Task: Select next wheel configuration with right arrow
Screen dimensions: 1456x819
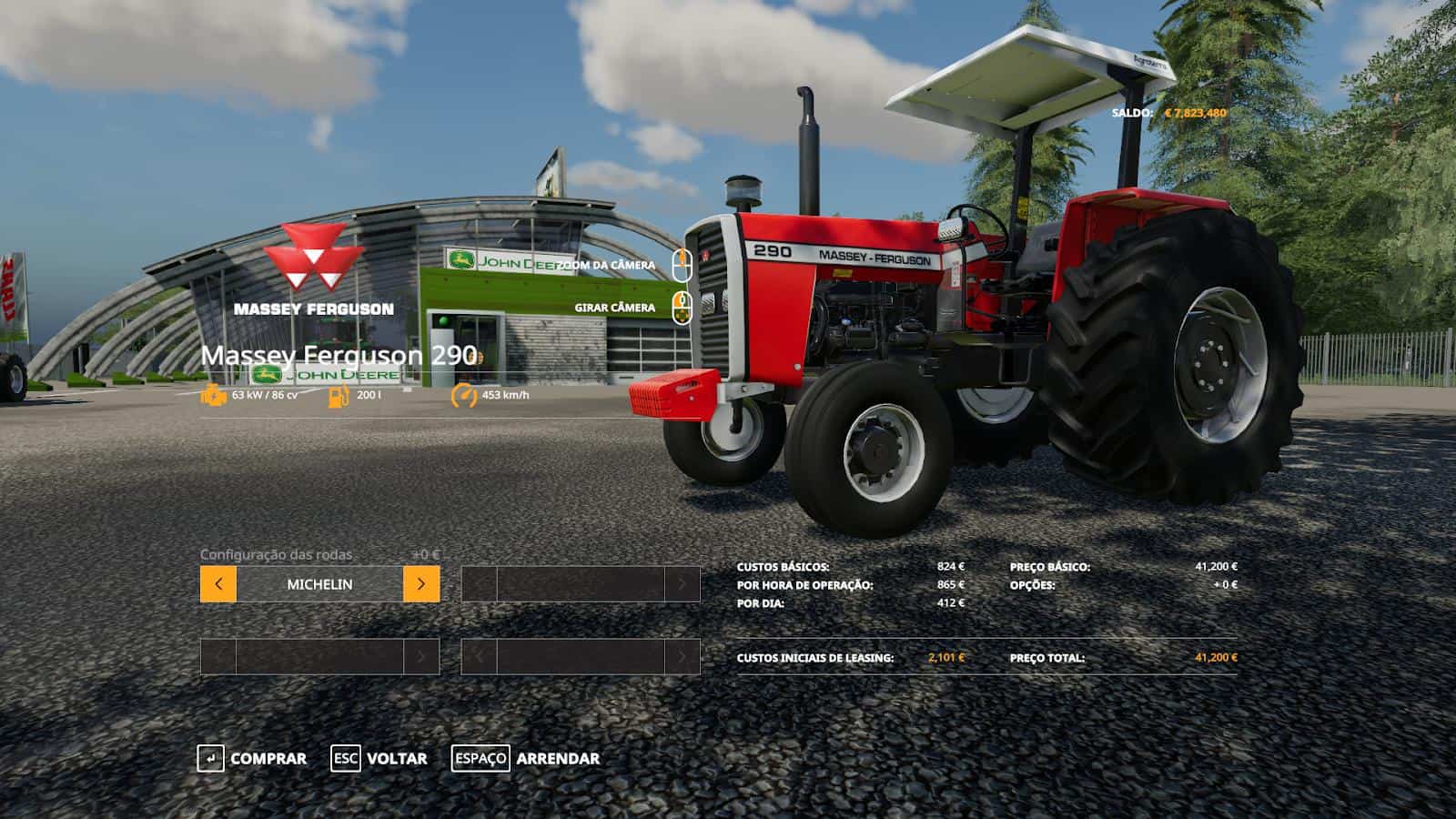Action: (420, 584)
